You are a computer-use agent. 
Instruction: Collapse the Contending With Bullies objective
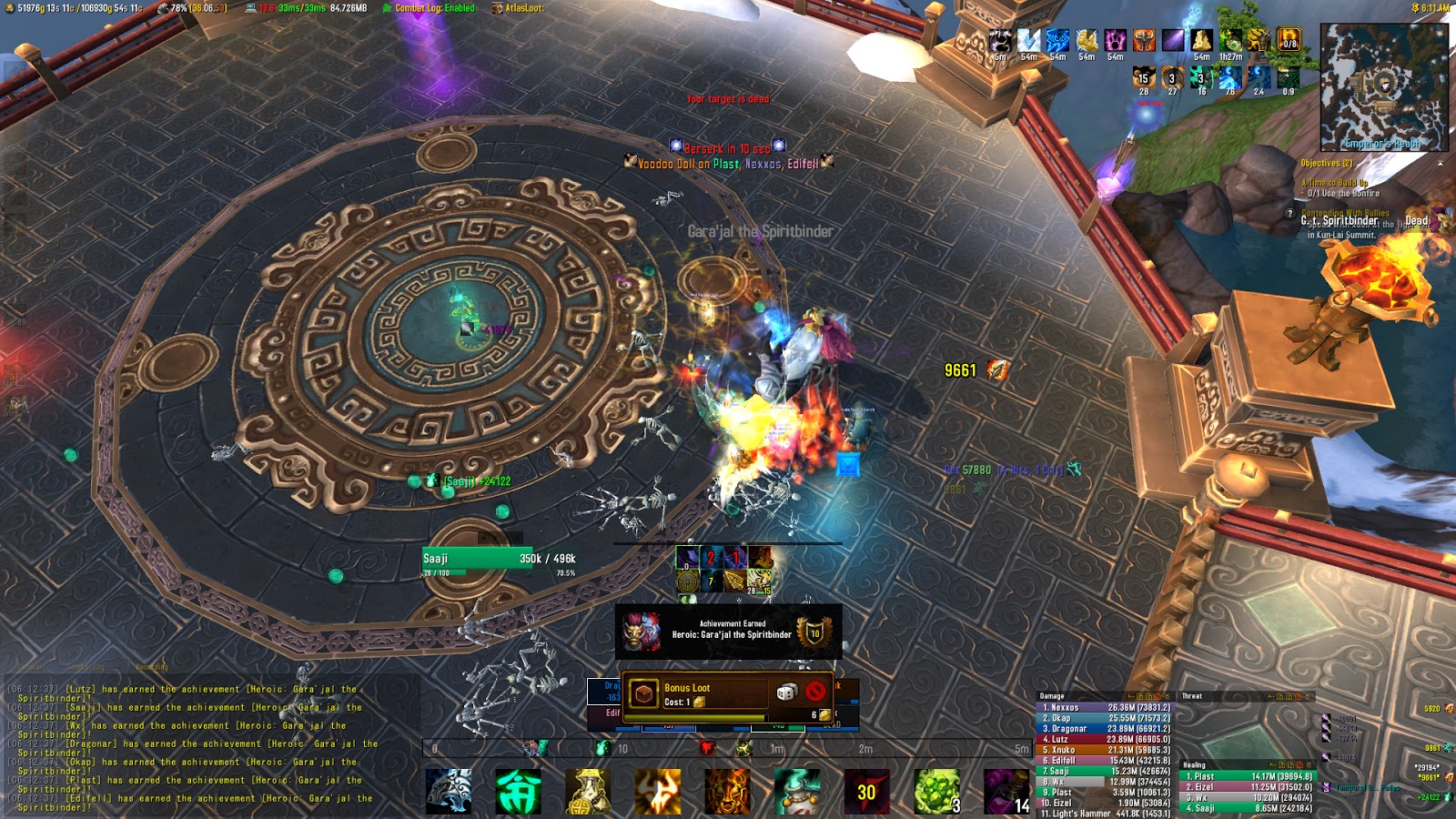coord(1345,212)
